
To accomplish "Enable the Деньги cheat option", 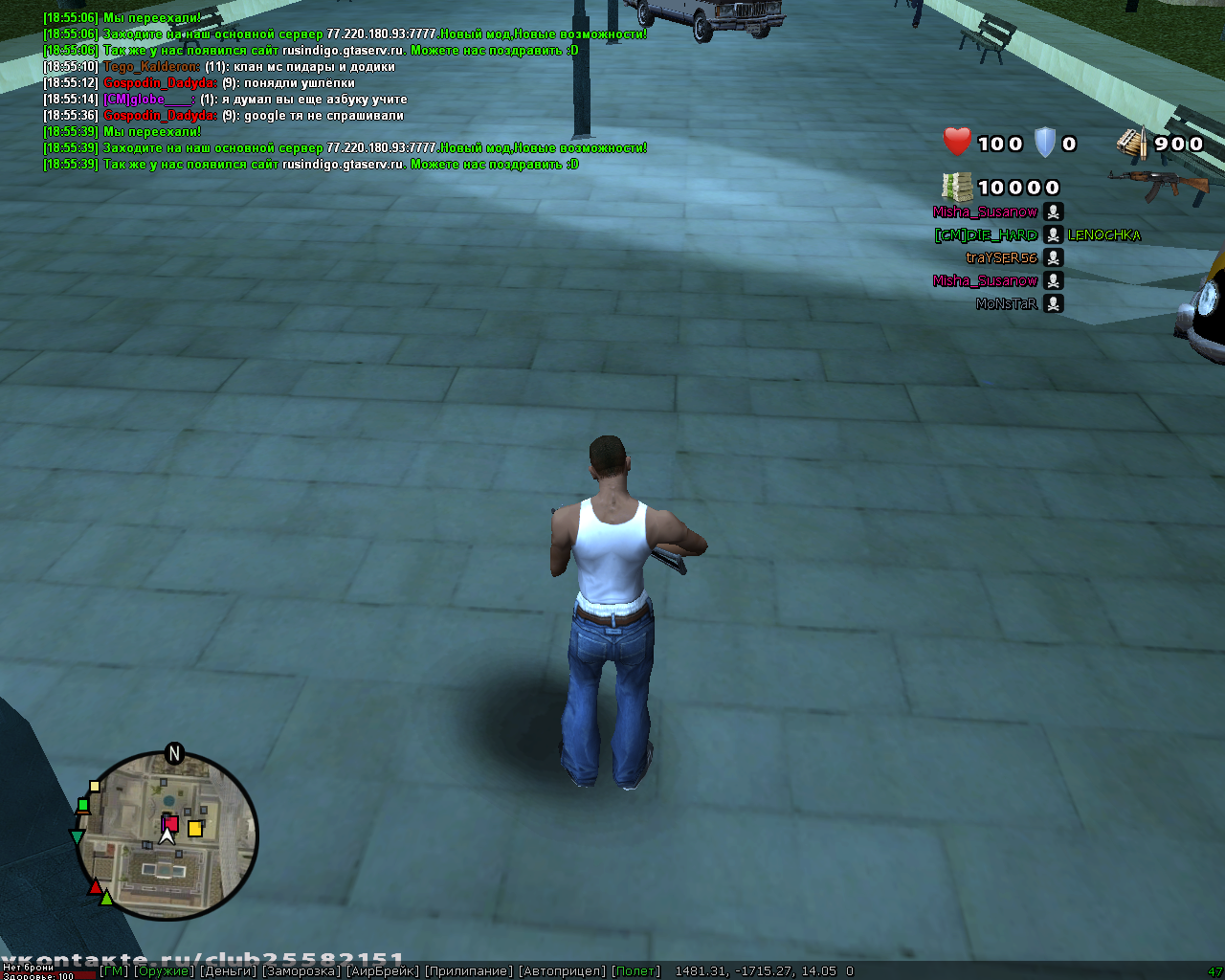I will tap(228, 971).
